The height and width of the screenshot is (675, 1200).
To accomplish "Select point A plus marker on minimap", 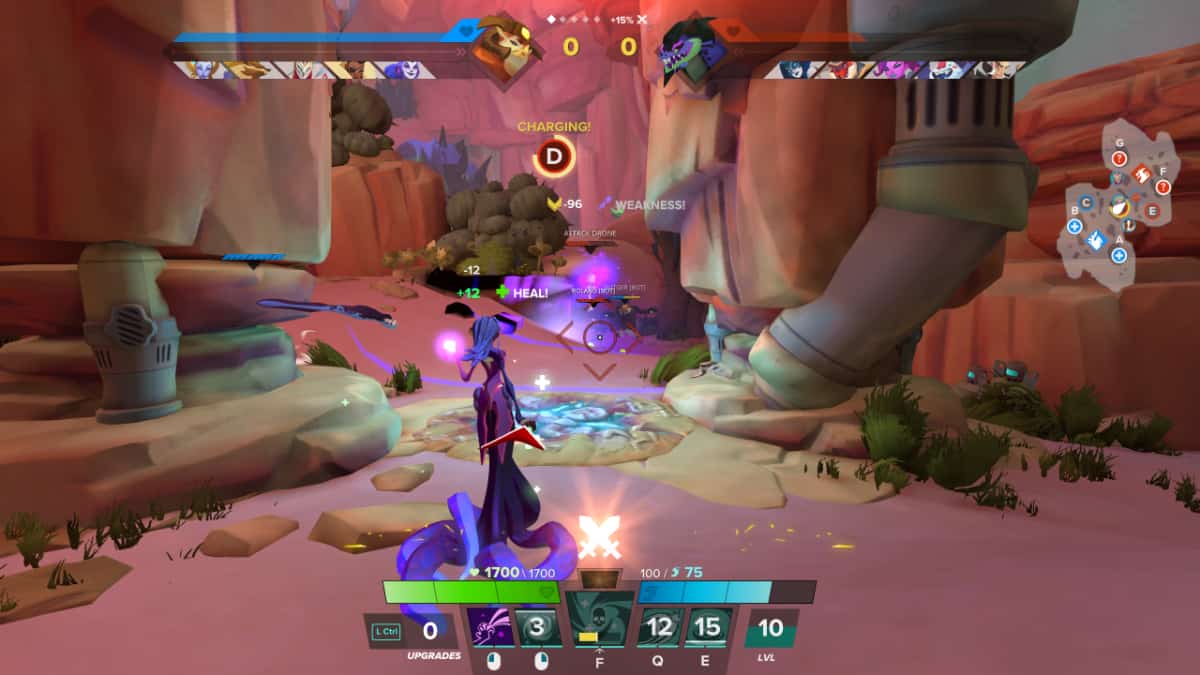I will click(x=1119, y=256).
